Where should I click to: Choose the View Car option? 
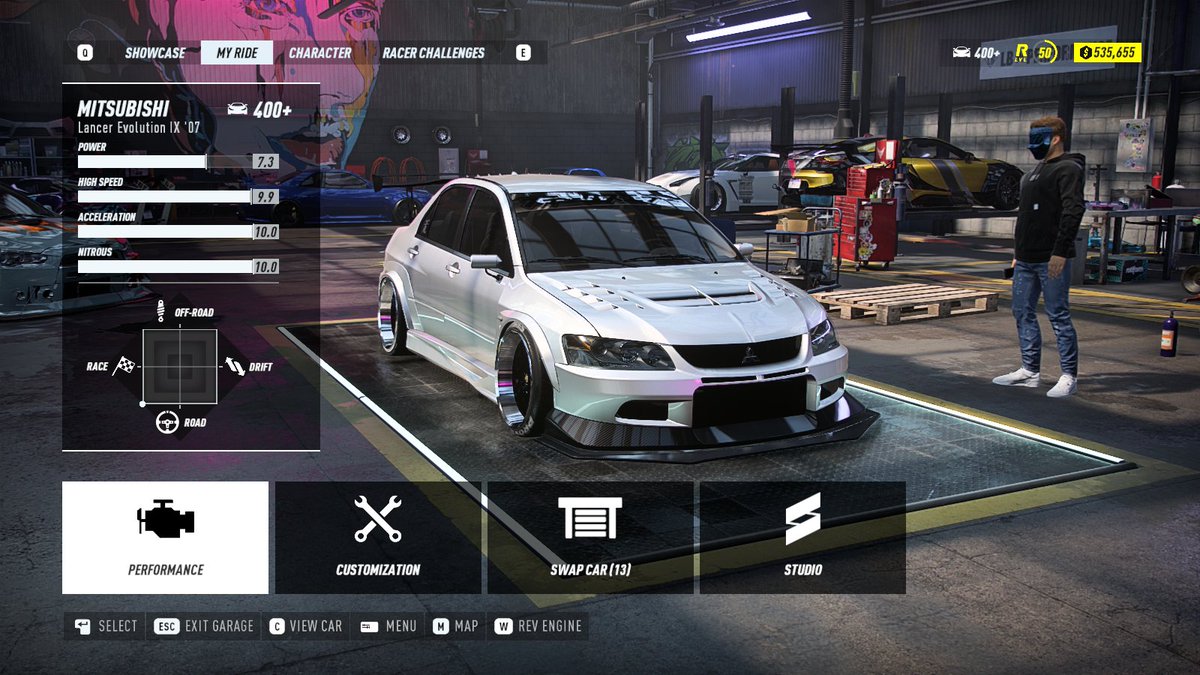[305, 626]
